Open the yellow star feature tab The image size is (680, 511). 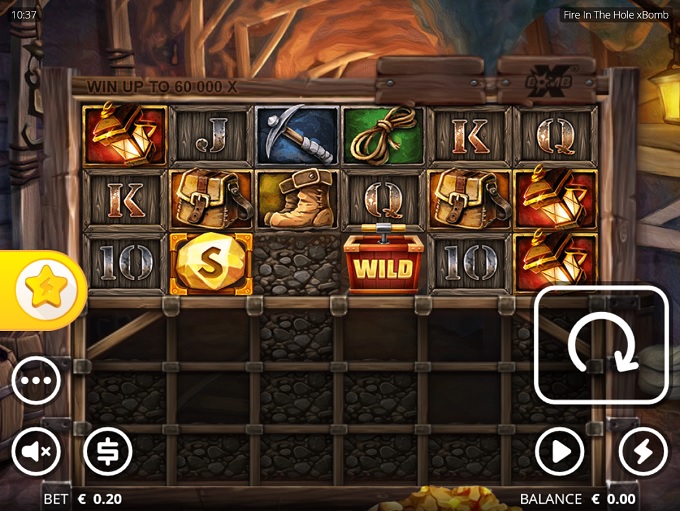(43, 290)
